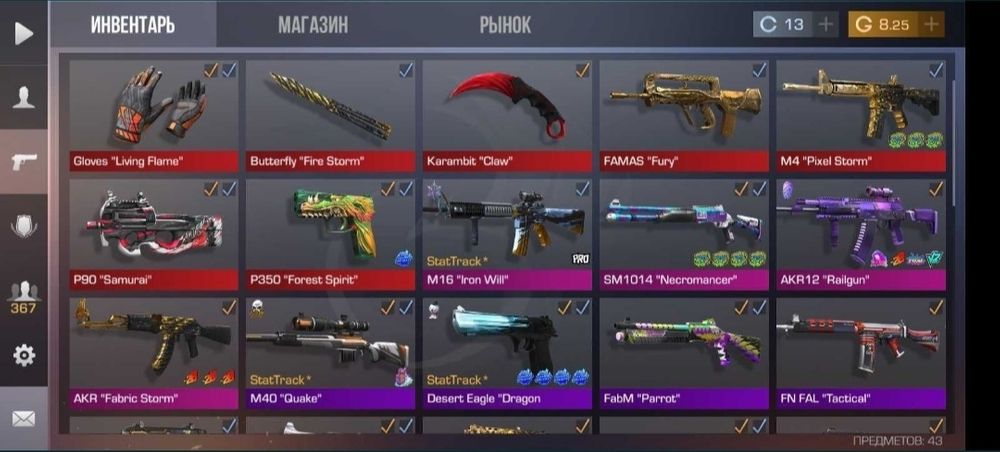Open the РЫНОК tab

[505, 26]
